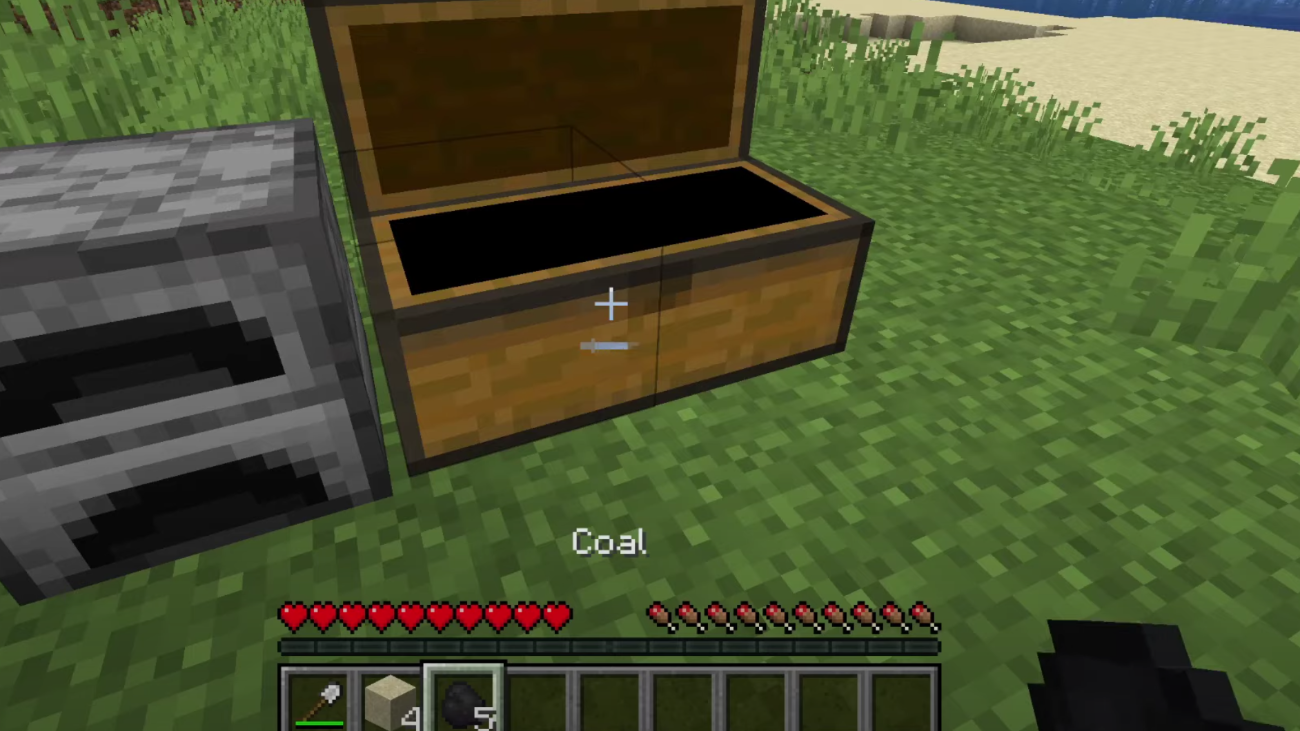Image resolution: width=1300 pixels, height=731 pixels.
Task: Click the experience bar below the hearts
Action: (610, 645)
